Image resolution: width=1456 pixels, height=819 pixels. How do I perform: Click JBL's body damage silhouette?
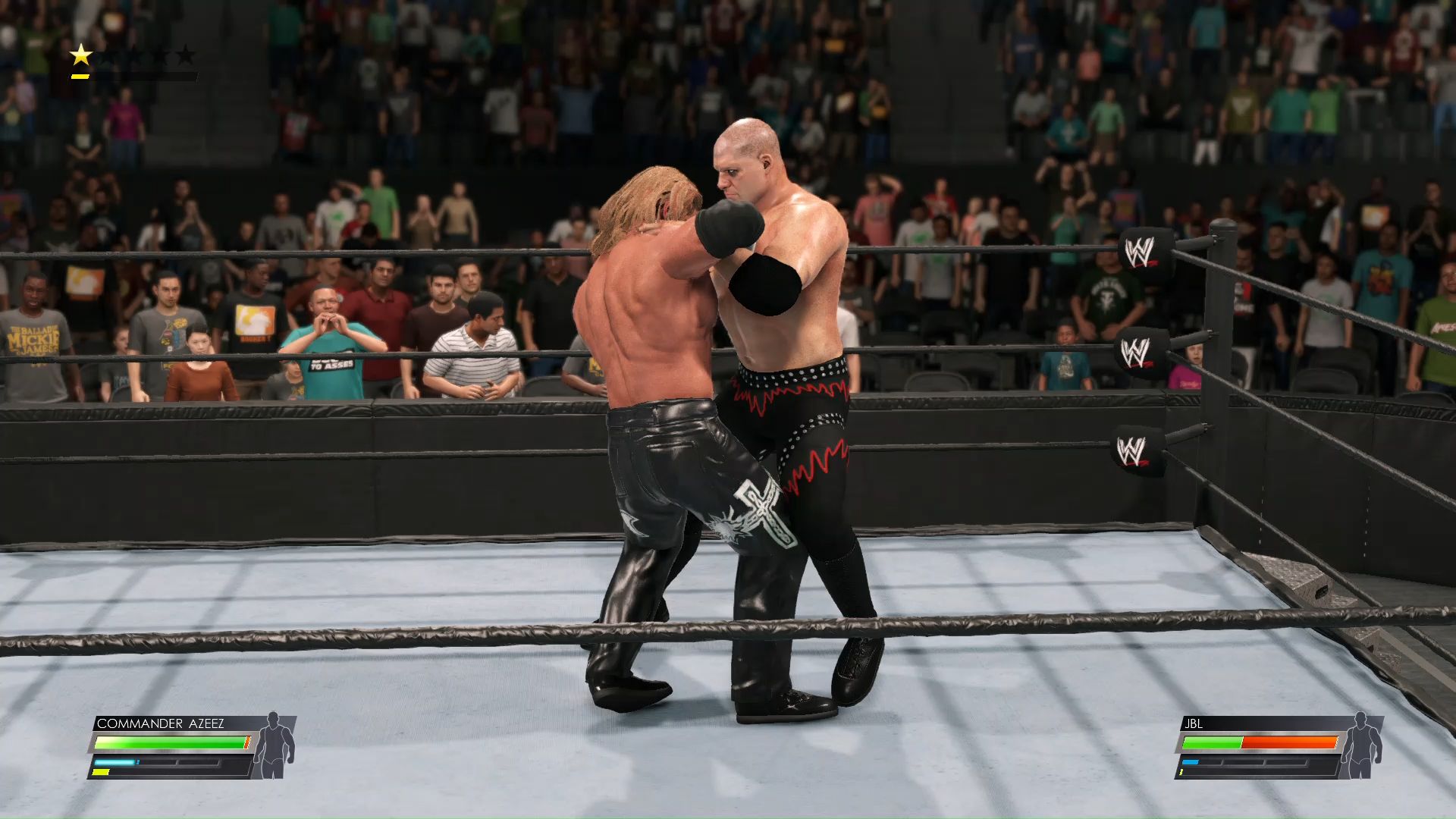[1361, 746]
